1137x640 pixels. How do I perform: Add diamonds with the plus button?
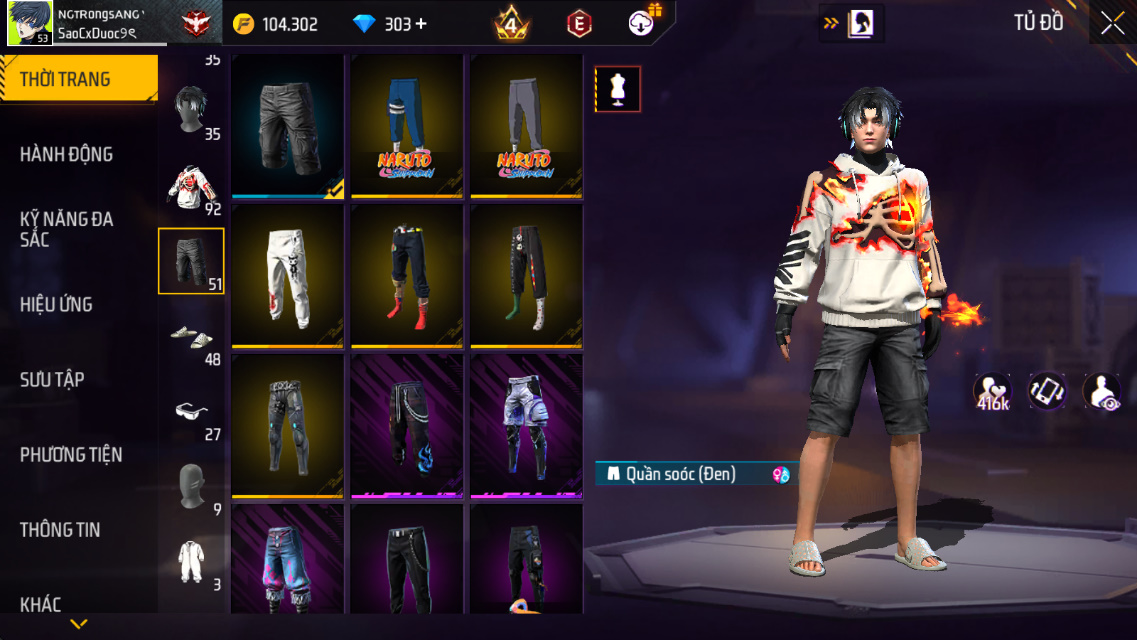(x=421, y=24)
